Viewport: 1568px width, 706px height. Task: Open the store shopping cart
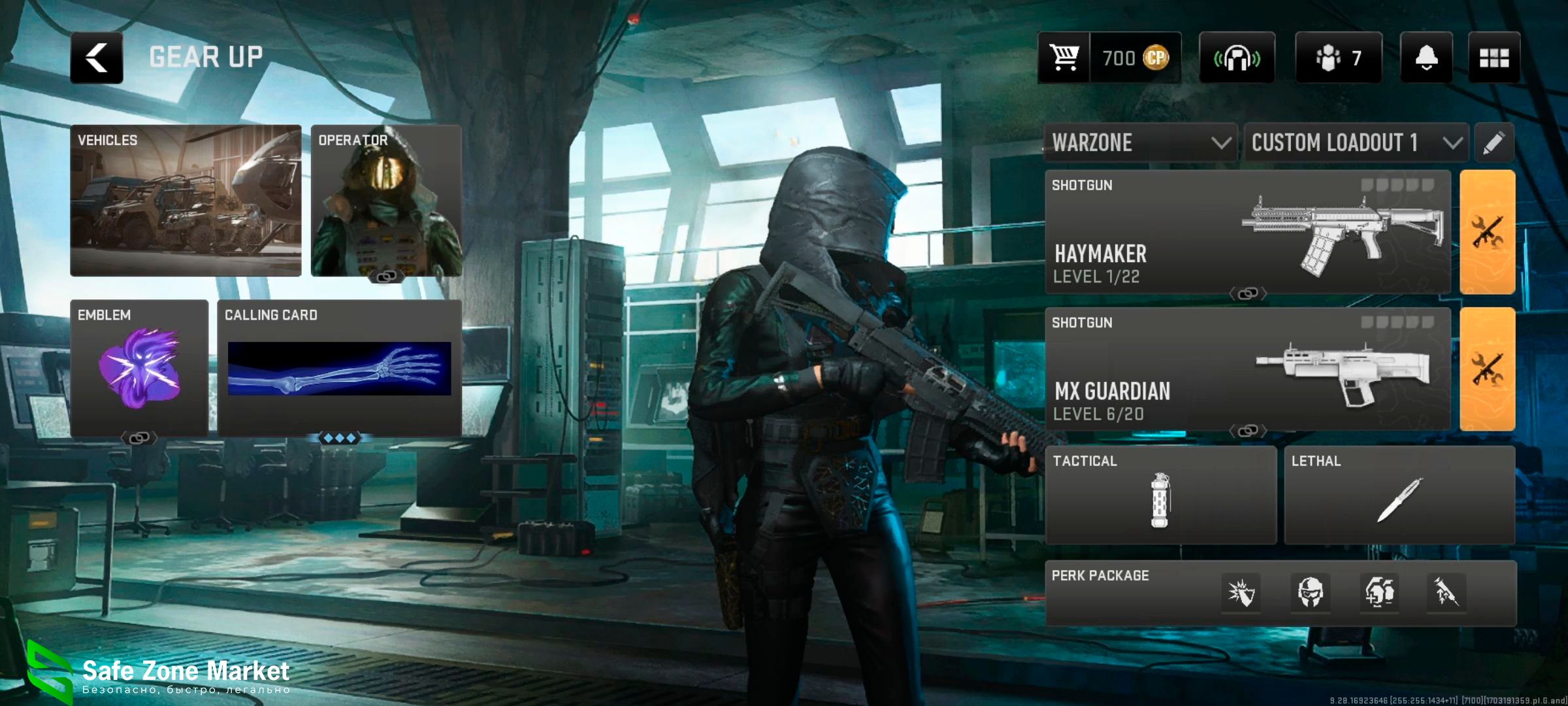tap(1064, 58)
